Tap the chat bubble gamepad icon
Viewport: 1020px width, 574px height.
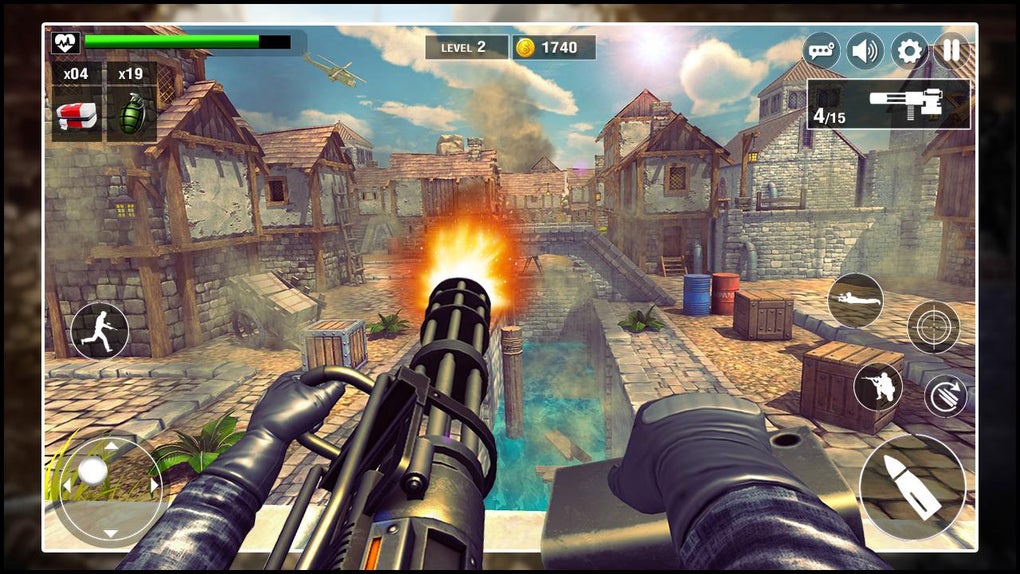(x=822, y=50)
